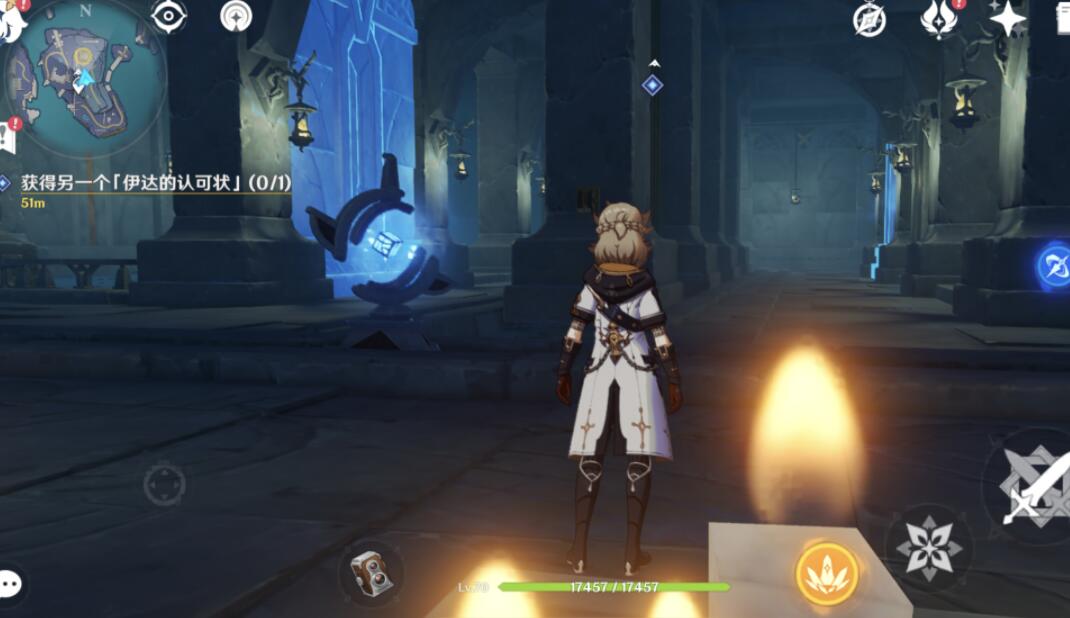Open the handbook page icon
Screen dimensions: 1070x618
click(1062, 19)
